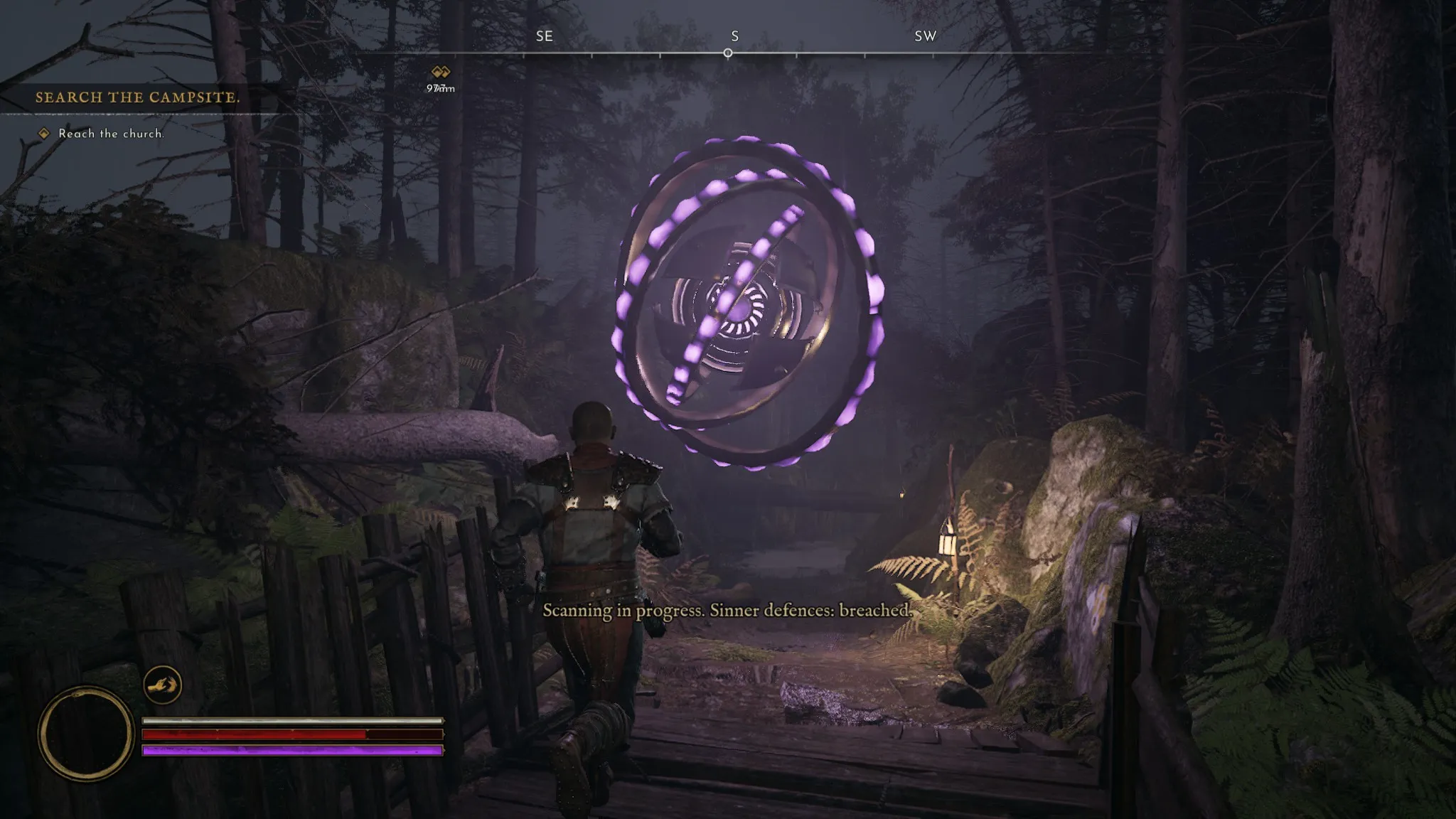Viewport: 1456px width, 819px height.
Task: Click the 'Reach the church' objective
Action: pyautogui.click(x=111, y=134)
